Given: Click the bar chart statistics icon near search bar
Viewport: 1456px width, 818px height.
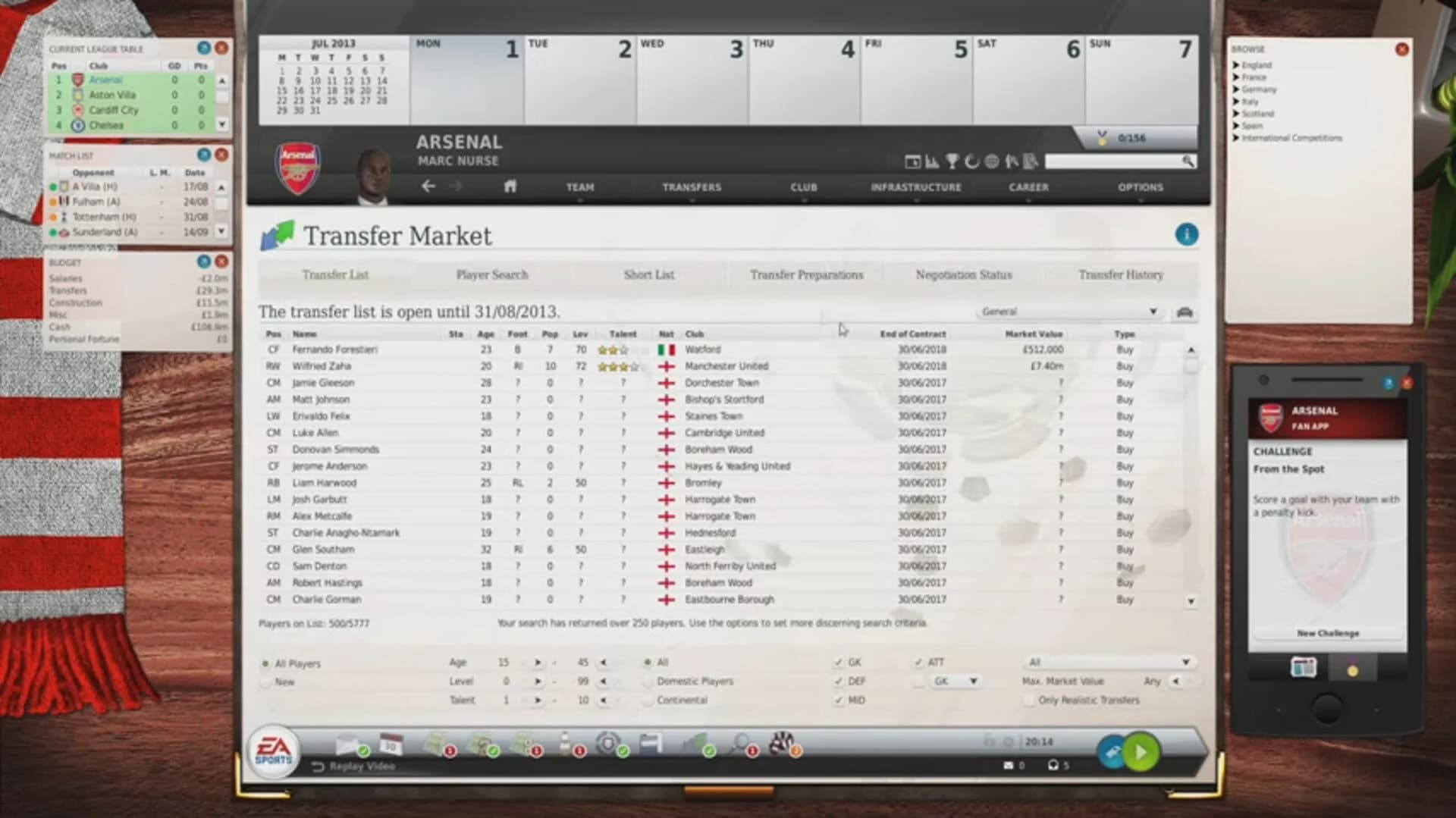Looking at the screenshot, I should pos(932,161).
